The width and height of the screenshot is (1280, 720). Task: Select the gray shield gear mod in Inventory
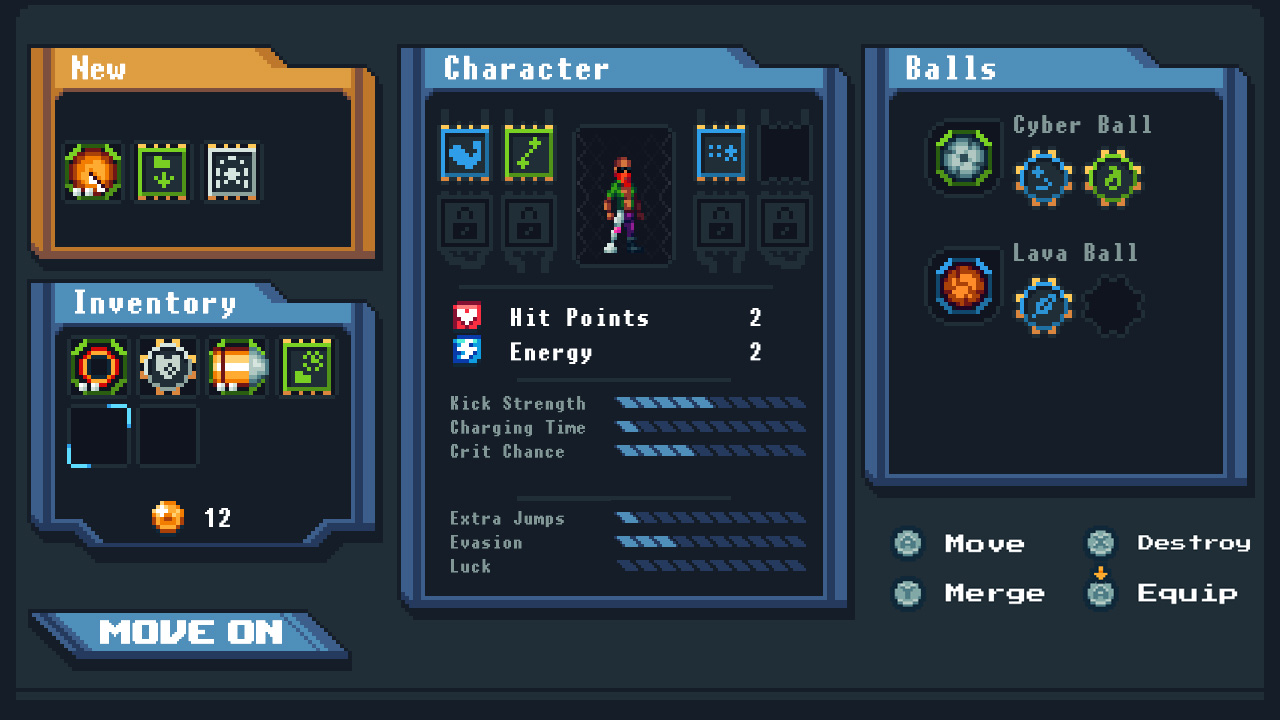[x=167, y=366]
